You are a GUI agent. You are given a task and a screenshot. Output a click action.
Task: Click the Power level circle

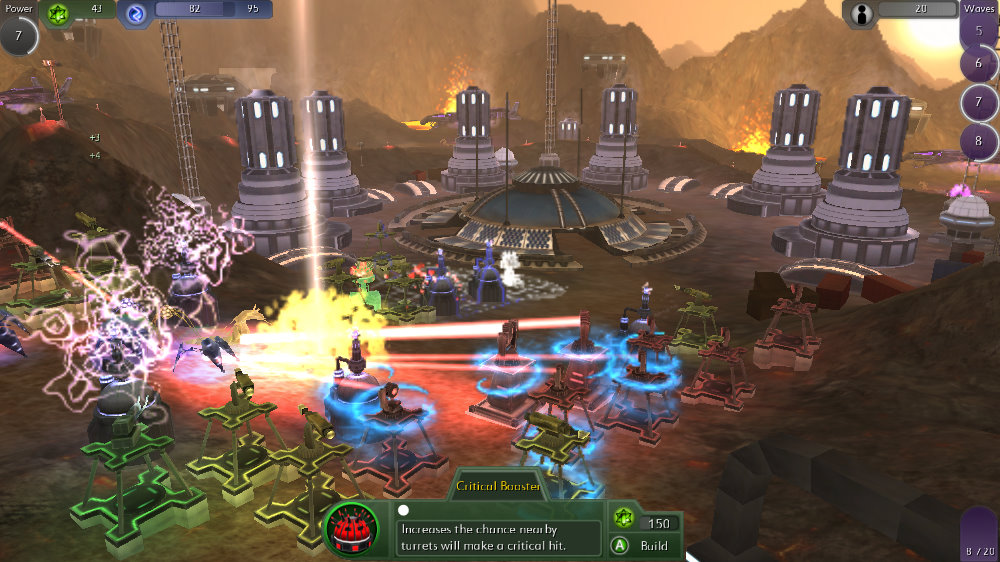coord(18,35)
